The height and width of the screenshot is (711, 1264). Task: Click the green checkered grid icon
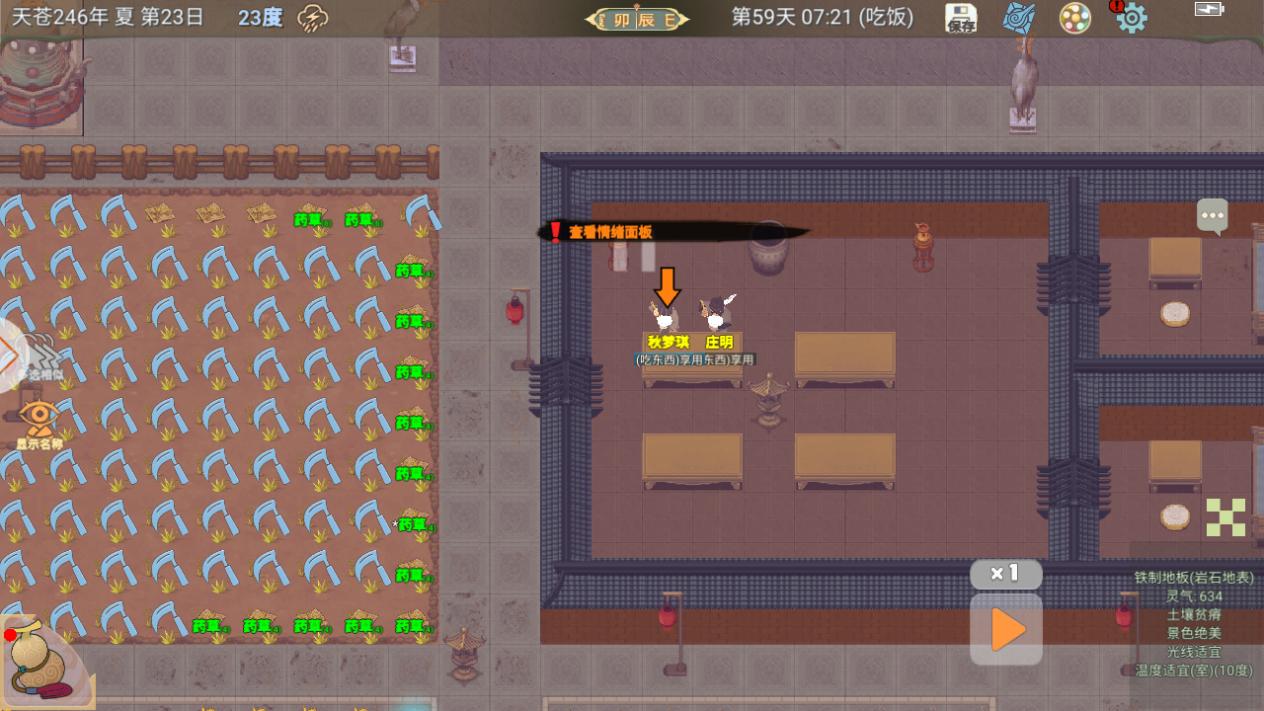(1225, 517)
